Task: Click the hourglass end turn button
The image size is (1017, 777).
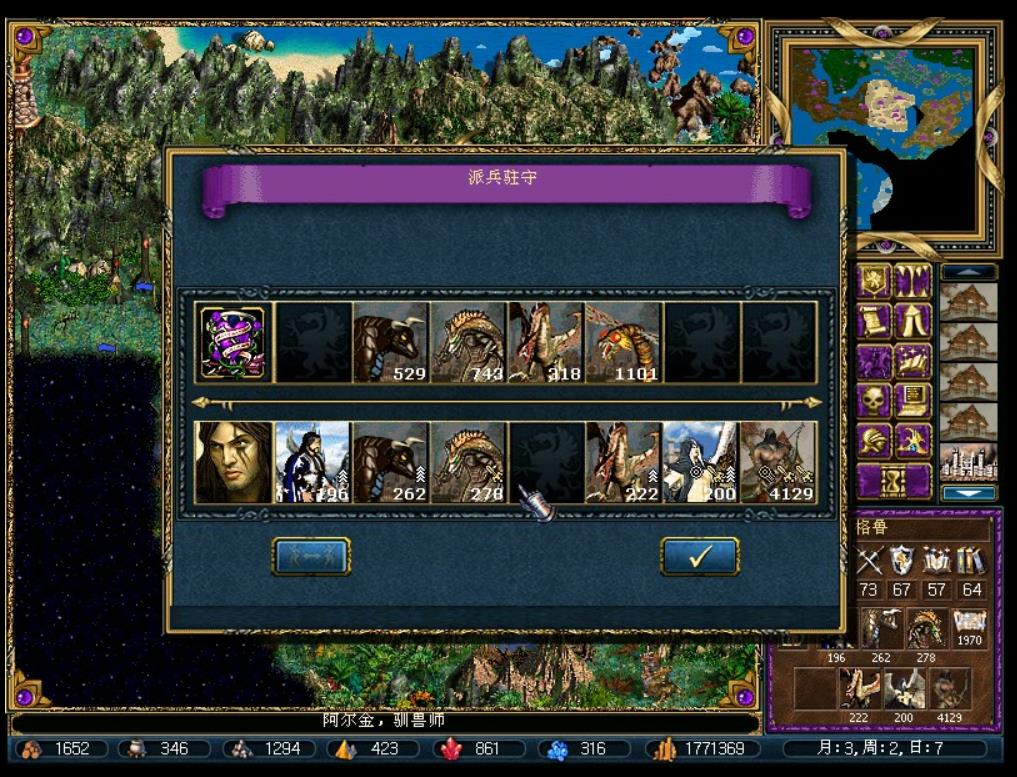Action: coord(893,481)
